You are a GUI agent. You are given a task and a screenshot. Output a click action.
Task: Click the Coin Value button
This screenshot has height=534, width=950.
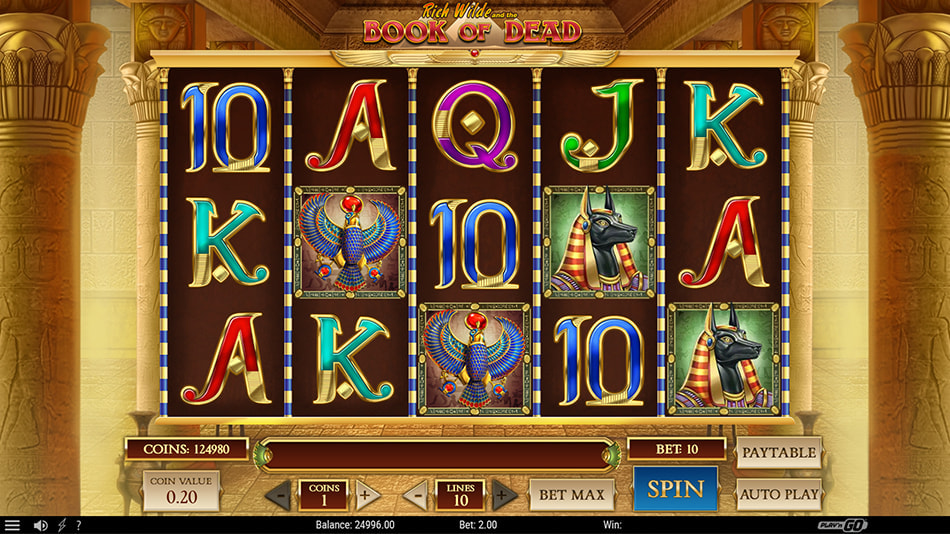[x=181, y=491]
